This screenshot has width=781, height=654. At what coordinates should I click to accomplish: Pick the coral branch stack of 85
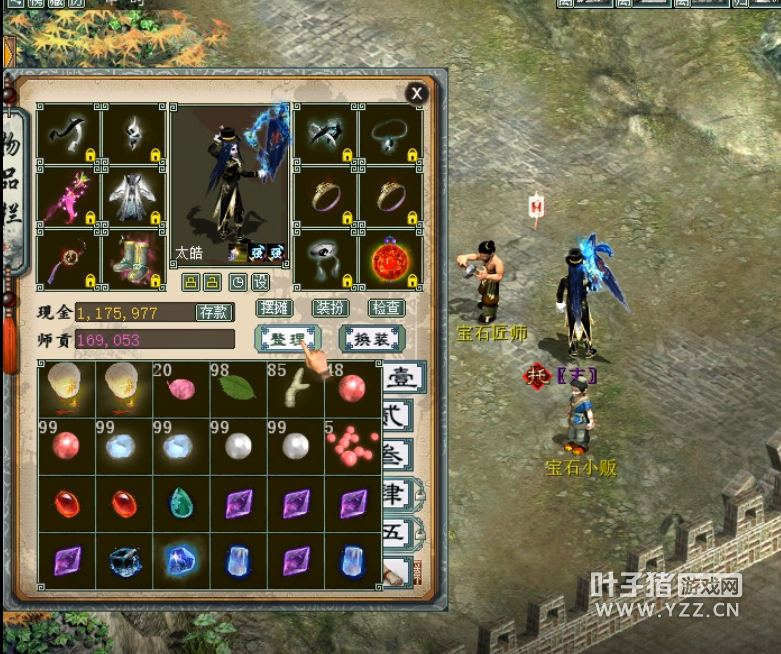point(295,389)
